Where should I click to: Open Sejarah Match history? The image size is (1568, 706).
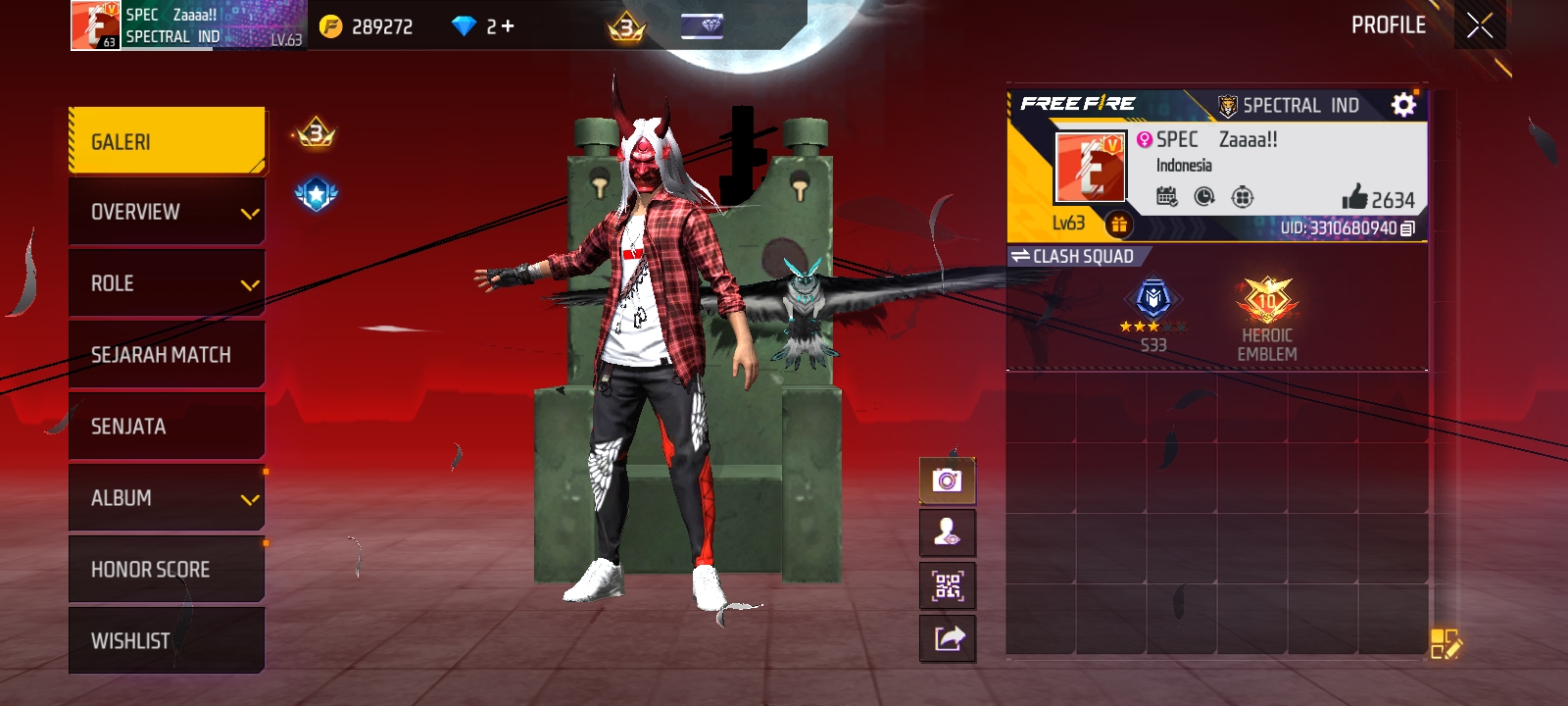point(167,355)
